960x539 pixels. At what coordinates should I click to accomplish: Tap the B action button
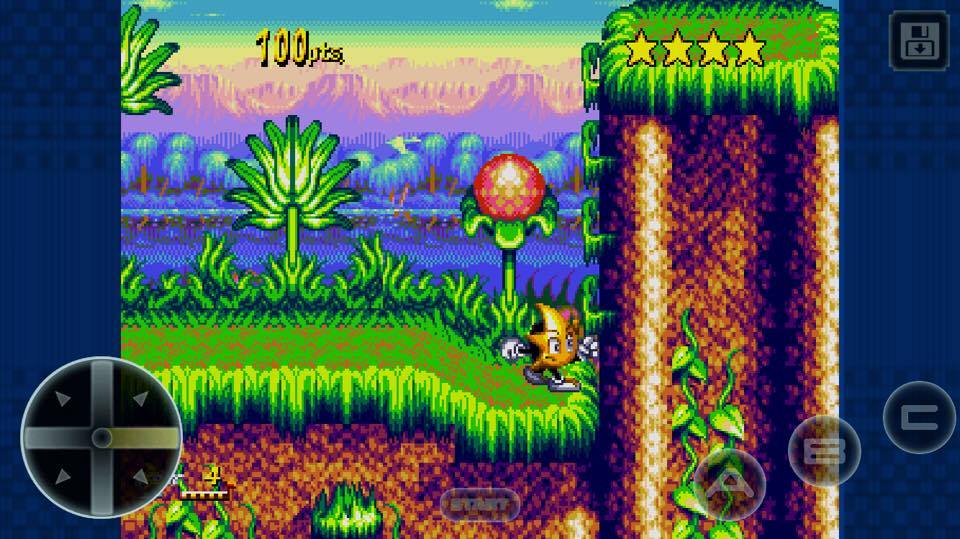[824, 450]
